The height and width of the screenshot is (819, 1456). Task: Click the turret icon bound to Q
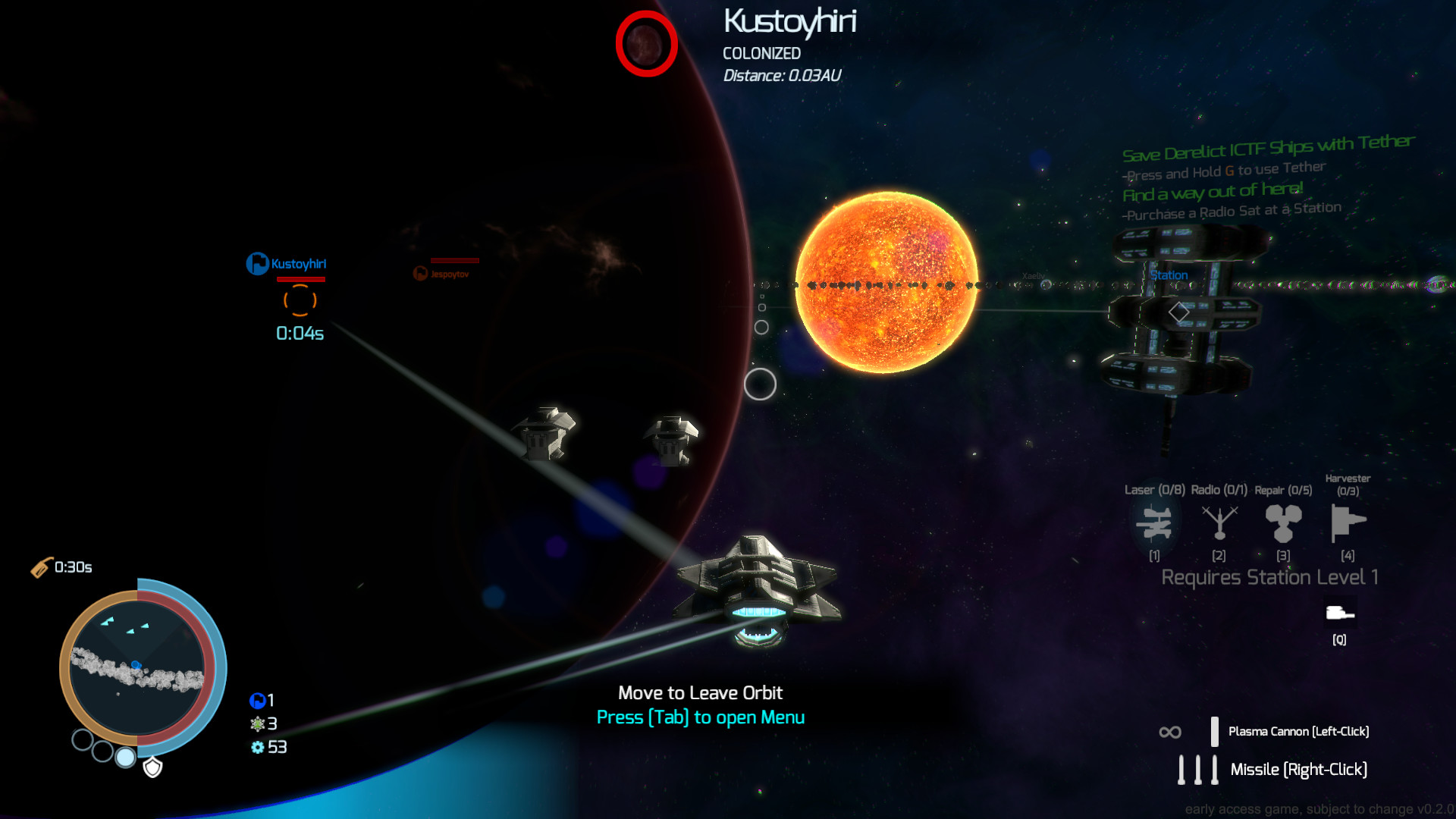1339,613
